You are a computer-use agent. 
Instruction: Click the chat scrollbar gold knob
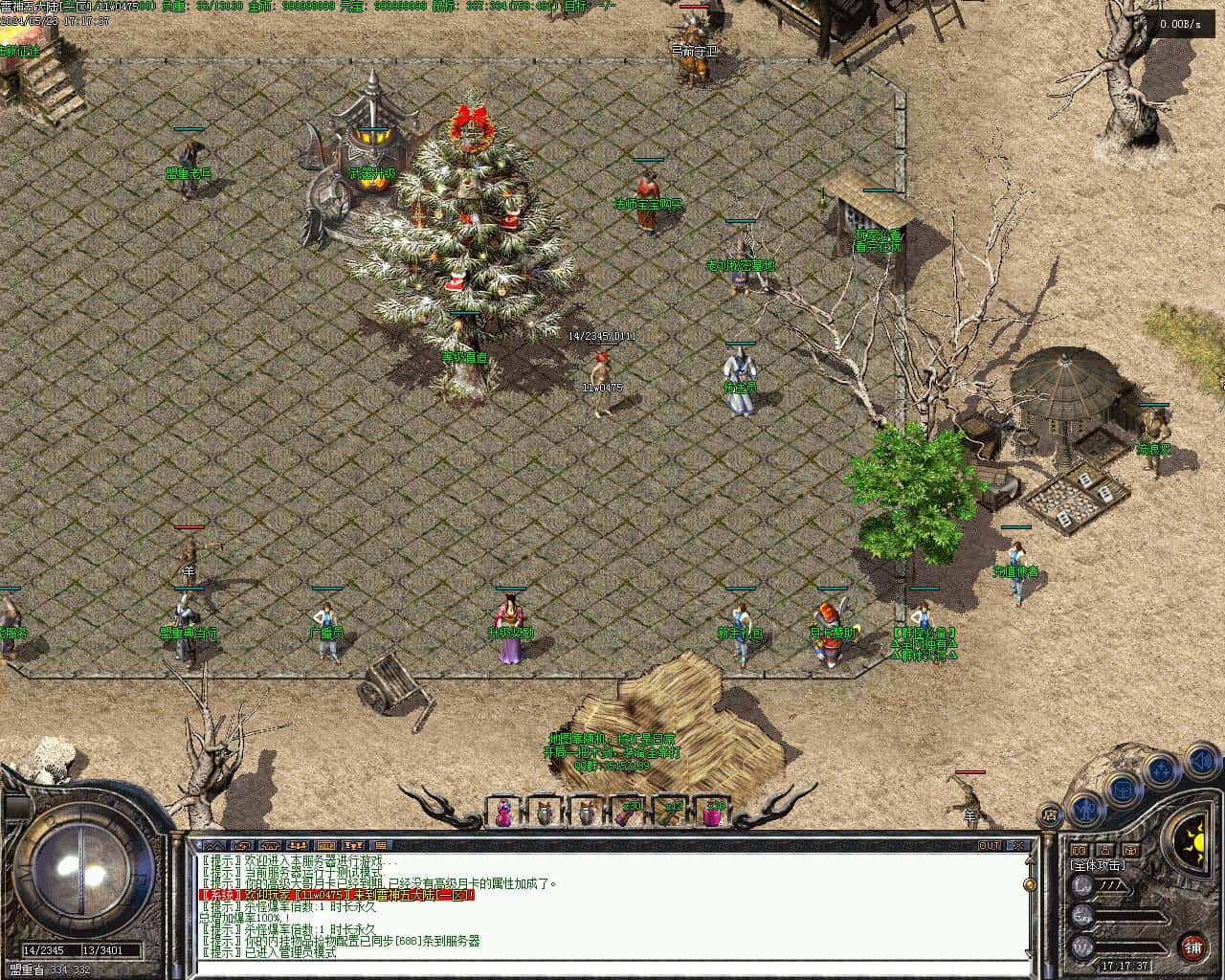(1030, 885)
